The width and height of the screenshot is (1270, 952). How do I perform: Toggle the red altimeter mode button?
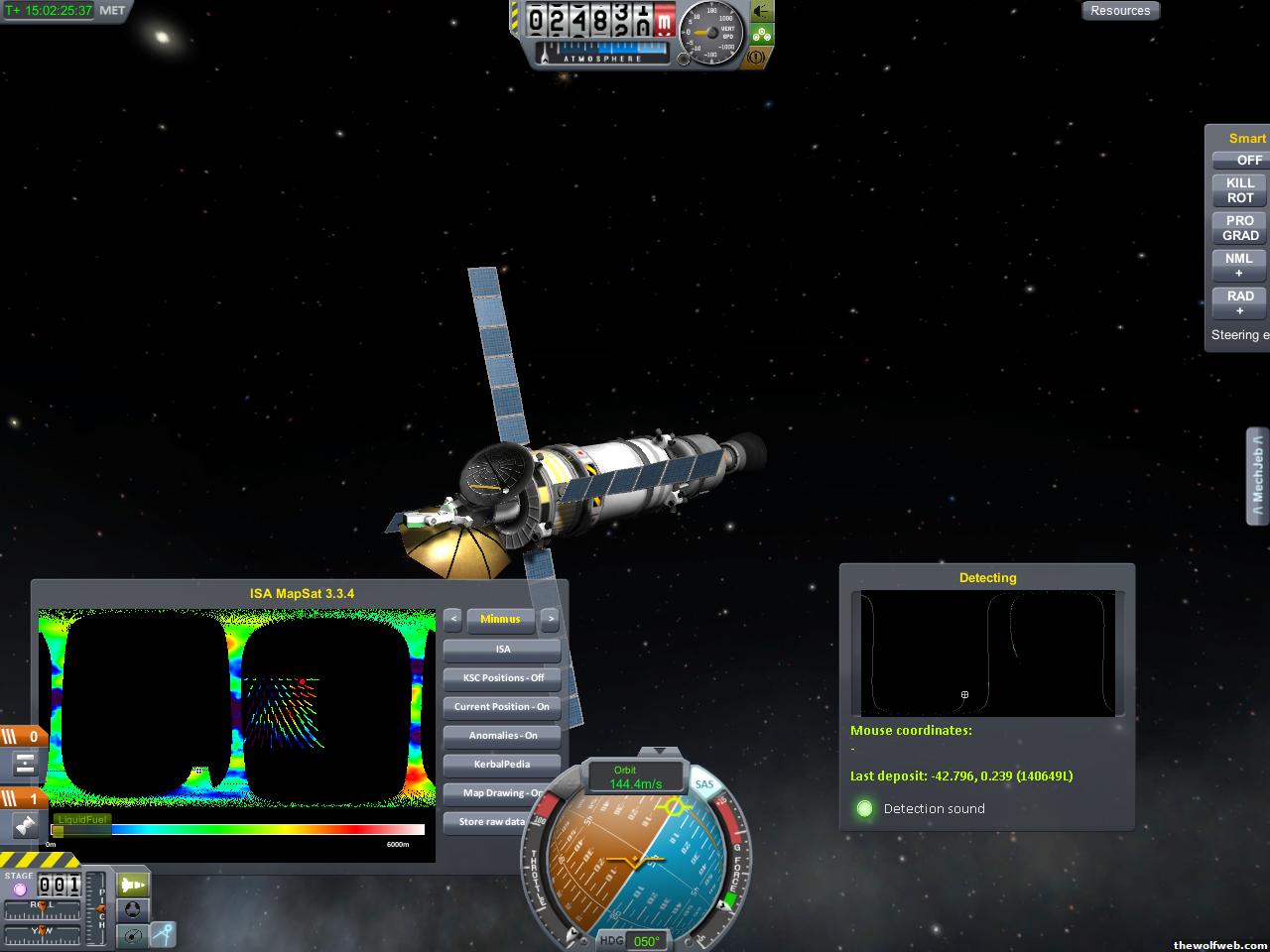click(665, 19)
